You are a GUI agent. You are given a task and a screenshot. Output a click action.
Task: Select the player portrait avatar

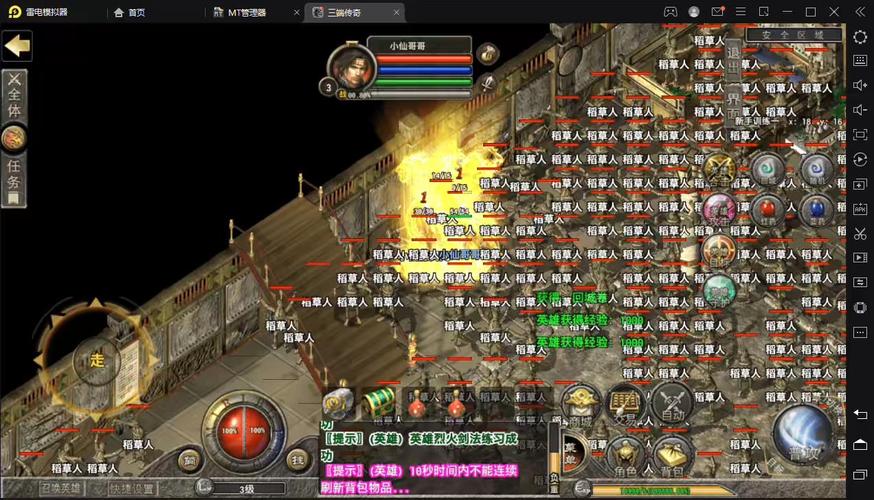353,69
